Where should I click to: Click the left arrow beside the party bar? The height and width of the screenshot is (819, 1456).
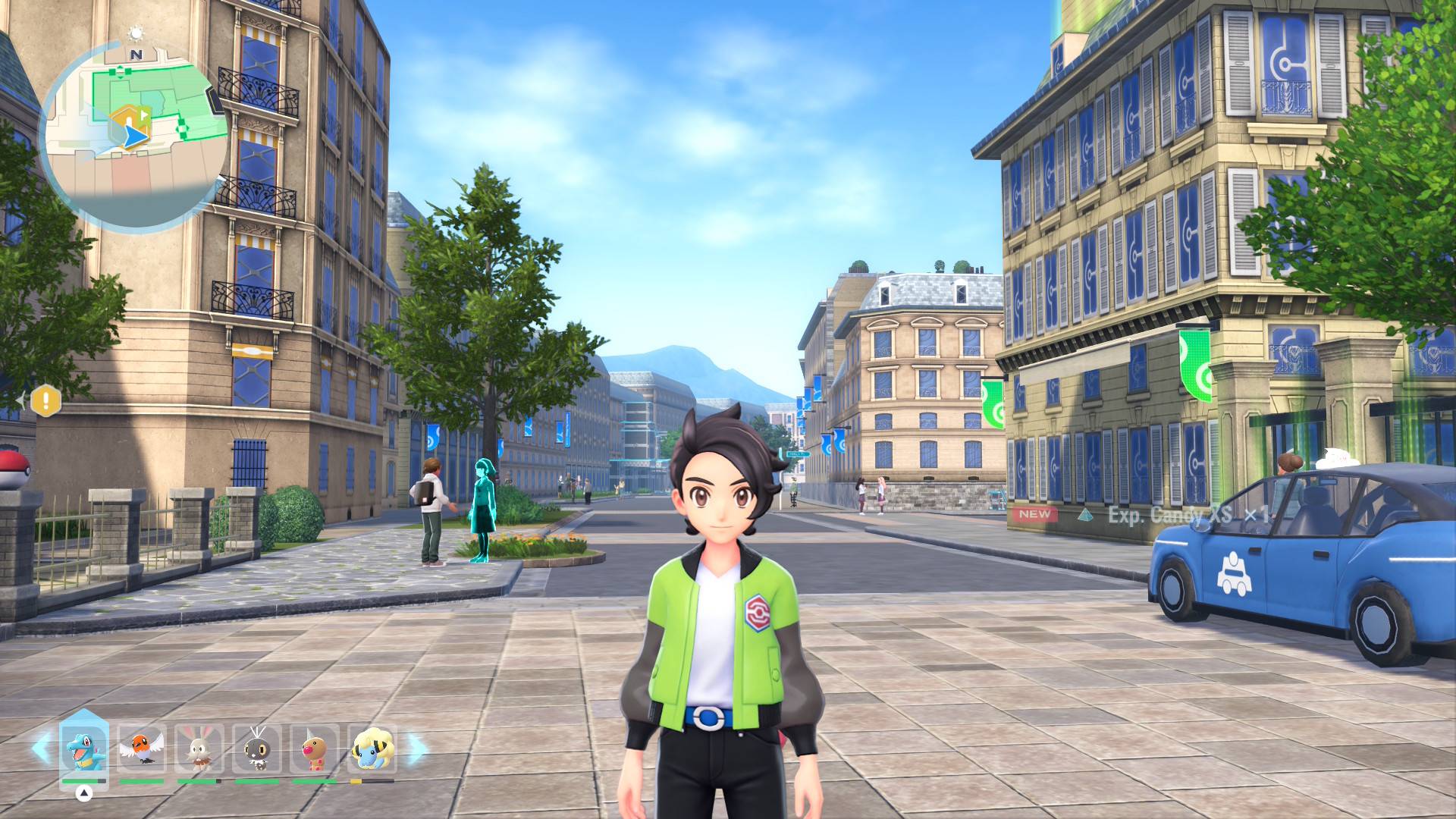pyautogui.click(x=41, y=748)
